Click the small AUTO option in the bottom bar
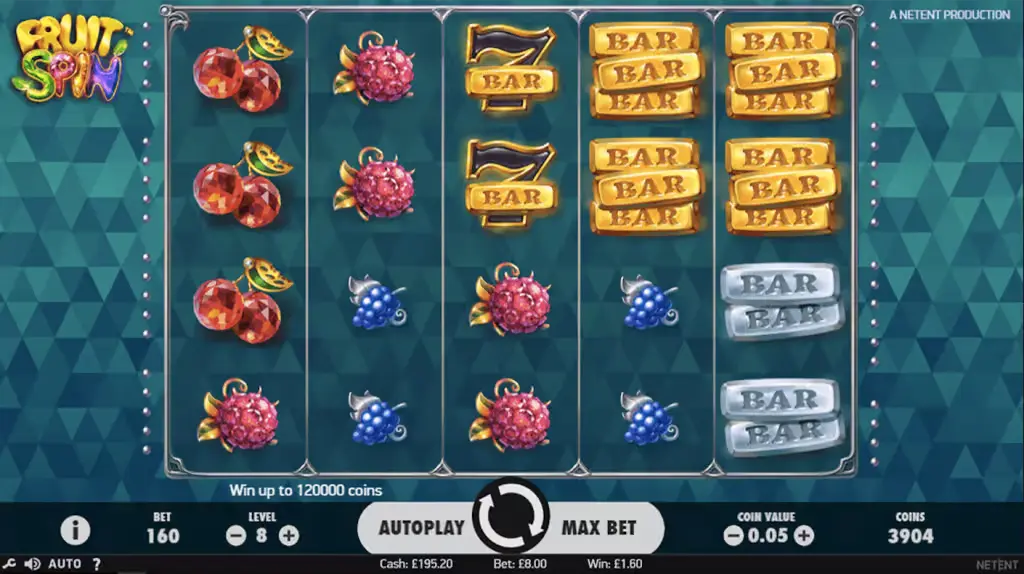Viewport: 1024px width, 574px height. 65,564
